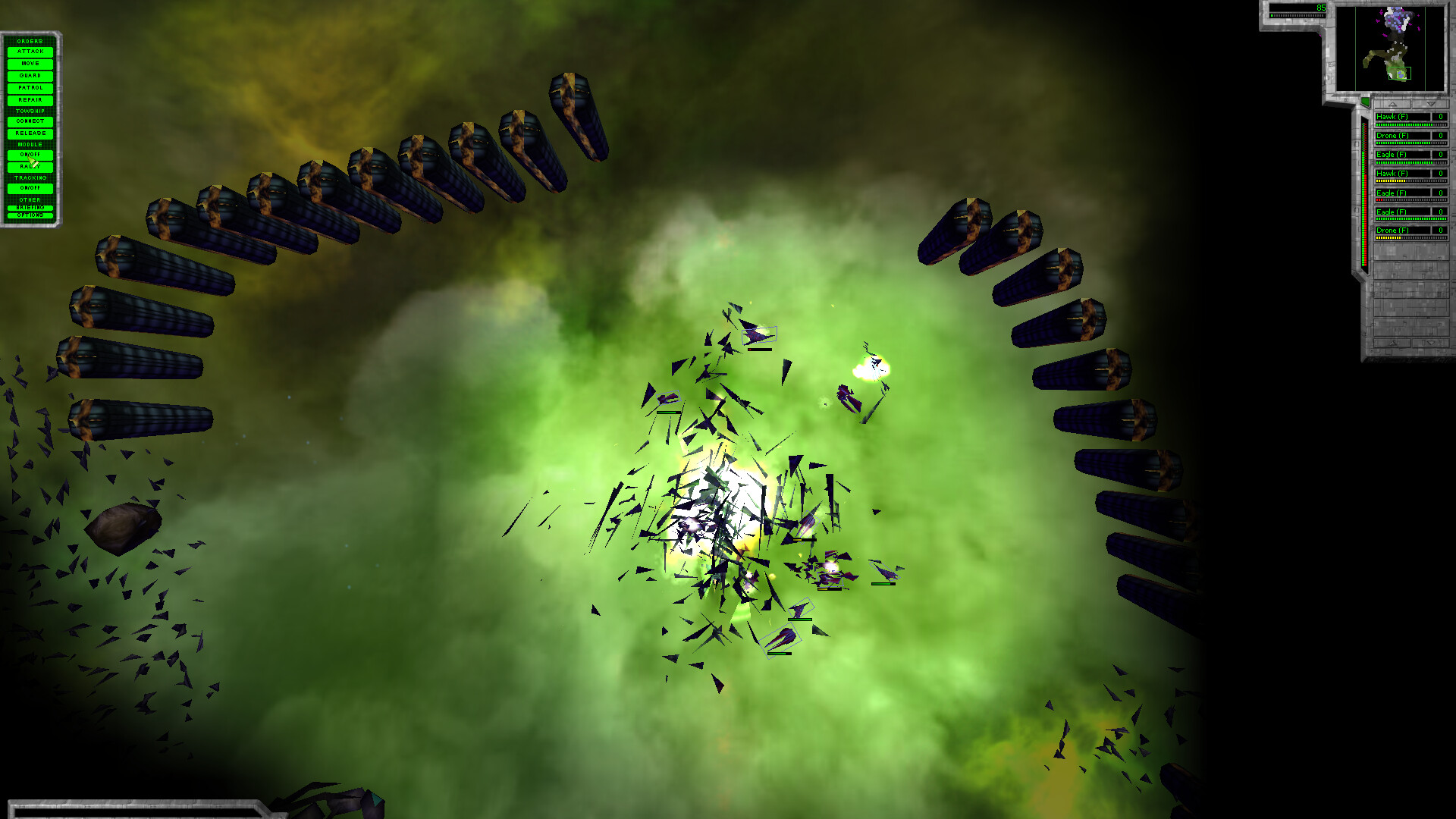Select the Attack order icon
Image resolution: width=1456 pixels, height=819 pixels.
30,52
